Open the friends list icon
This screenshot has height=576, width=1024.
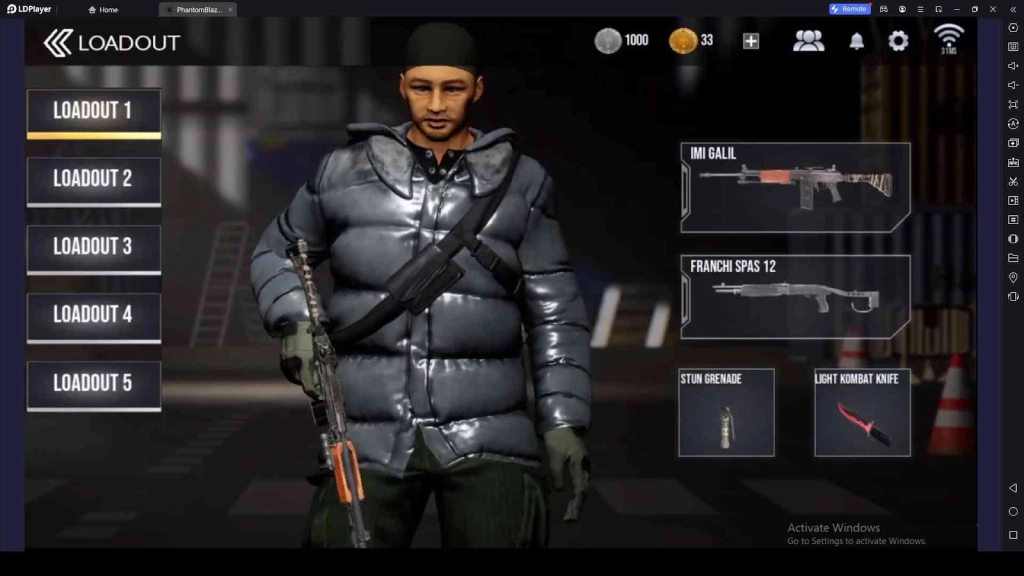point(808,41)
